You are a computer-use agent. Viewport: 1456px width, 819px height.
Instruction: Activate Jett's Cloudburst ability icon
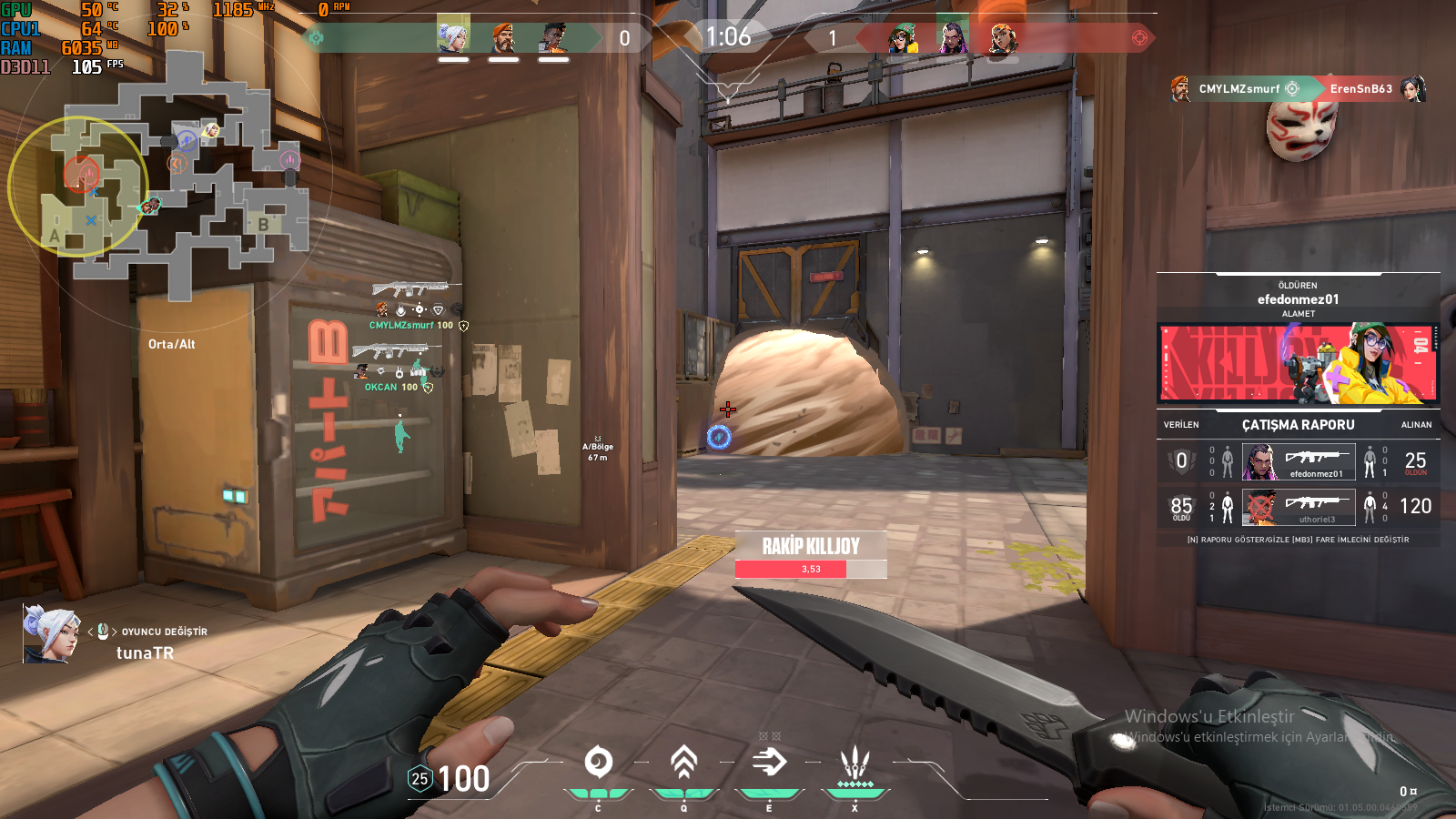(598, 763)
